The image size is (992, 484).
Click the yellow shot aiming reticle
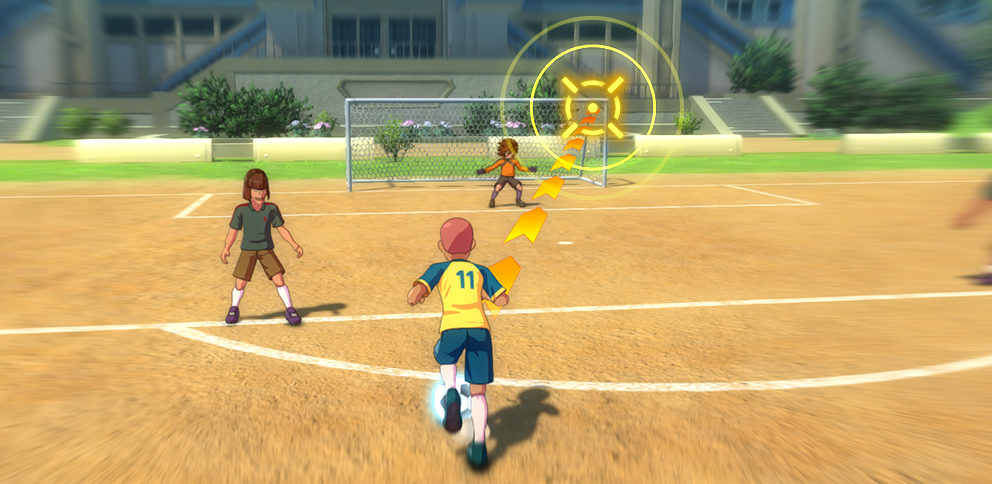(592, 105)
